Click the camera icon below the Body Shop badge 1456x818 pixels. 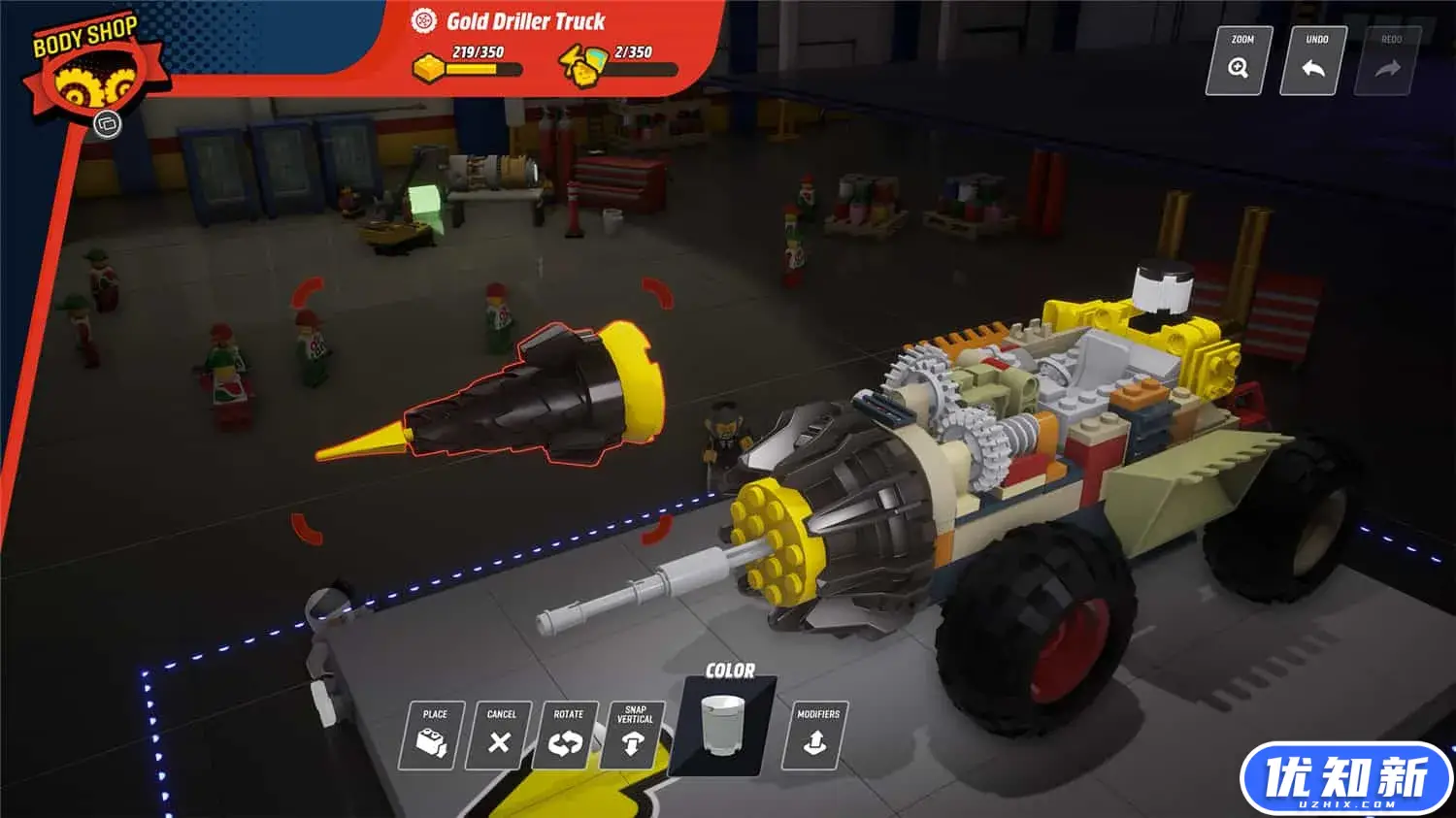click(107, 125)
